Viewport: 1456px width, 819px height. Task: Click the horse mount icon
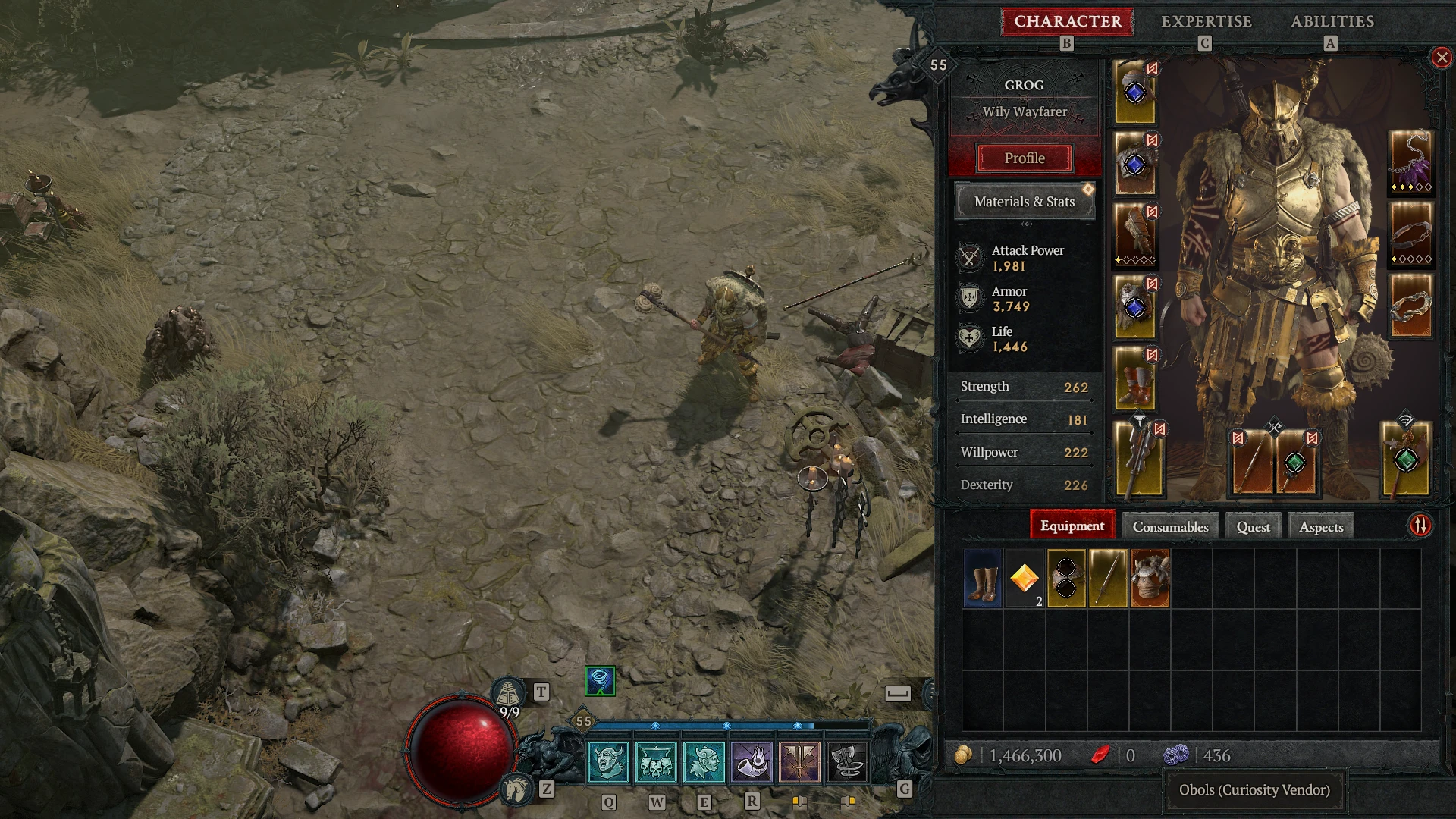517,789
